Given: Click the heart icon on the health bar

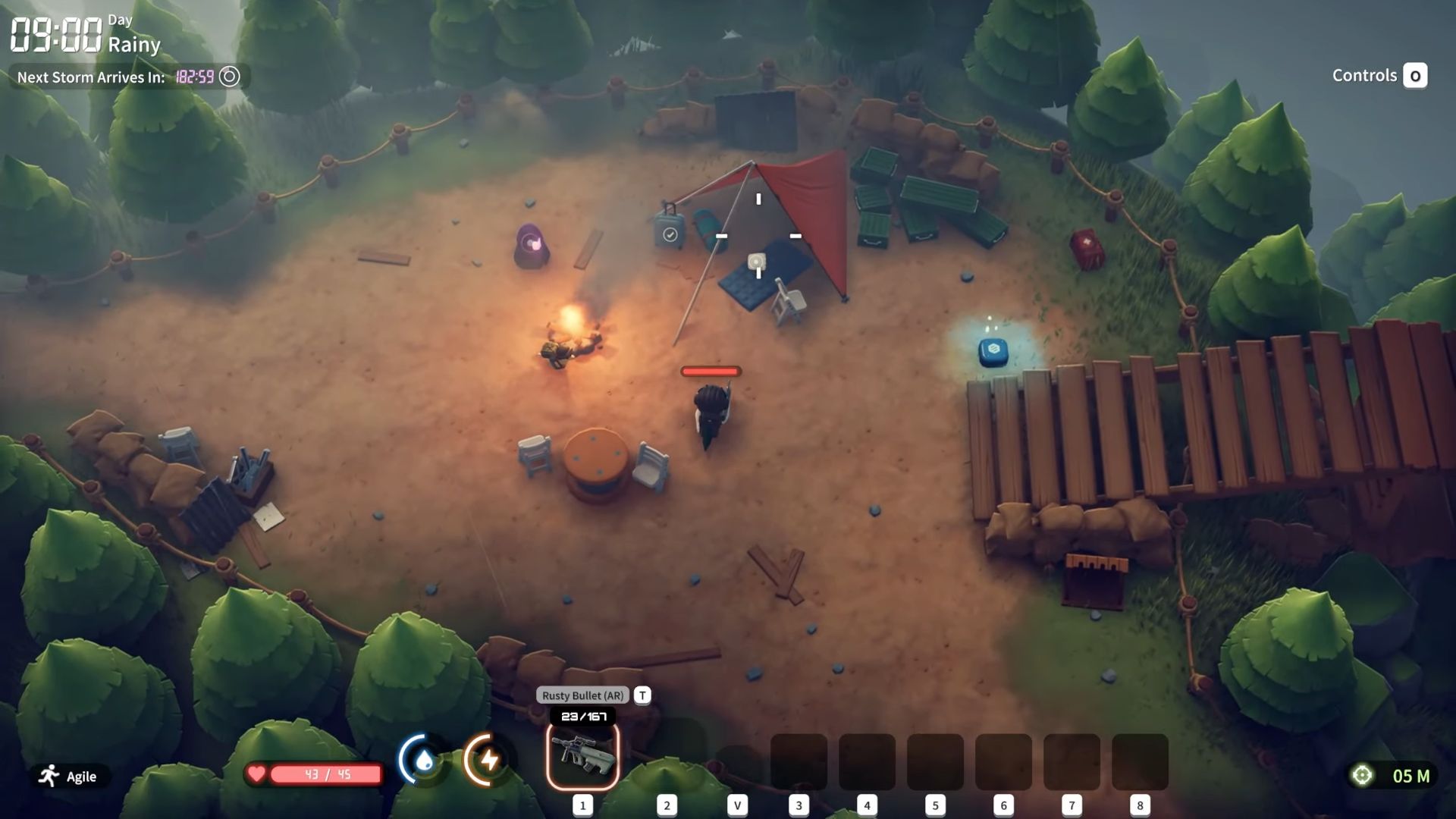Looking at the screenshot, I should pos(258,775).
